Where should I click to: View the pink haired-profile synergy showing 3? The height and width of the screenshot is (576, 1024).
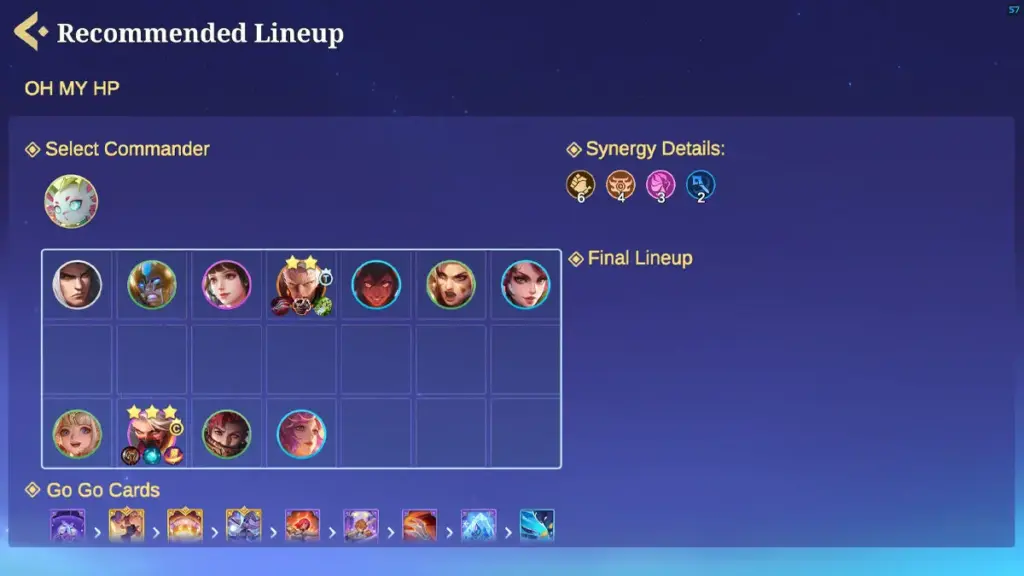661,185
